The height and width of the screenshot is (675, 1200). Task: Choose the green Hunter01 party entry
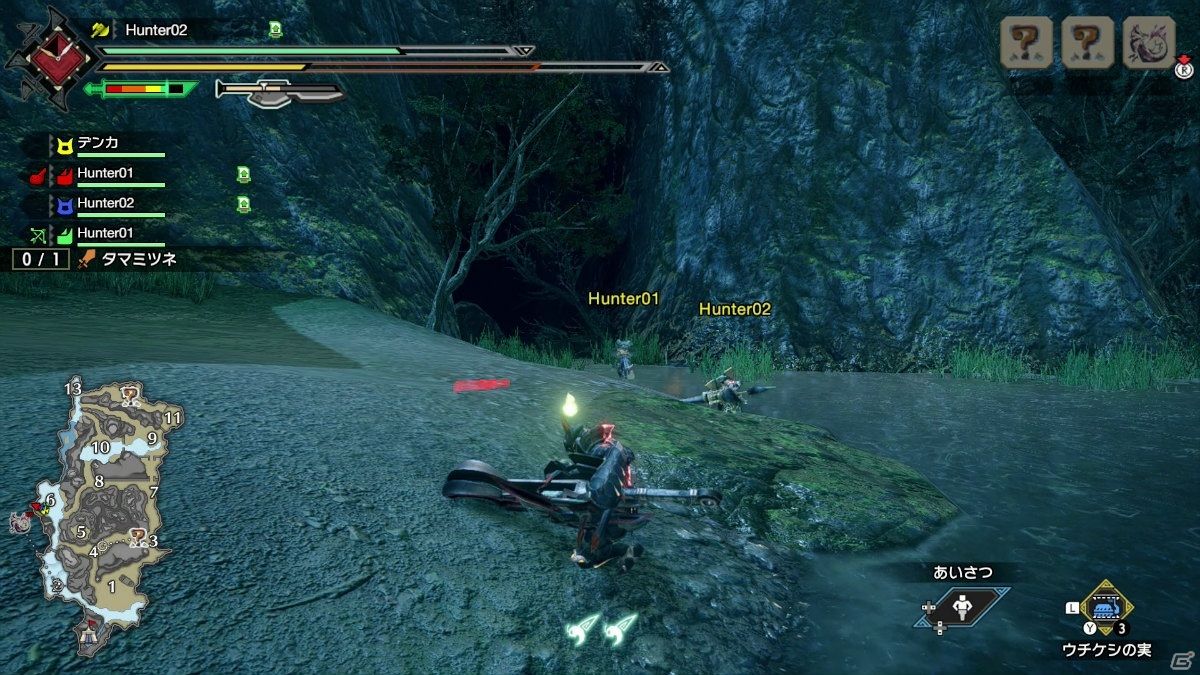(x=105, y=234)
